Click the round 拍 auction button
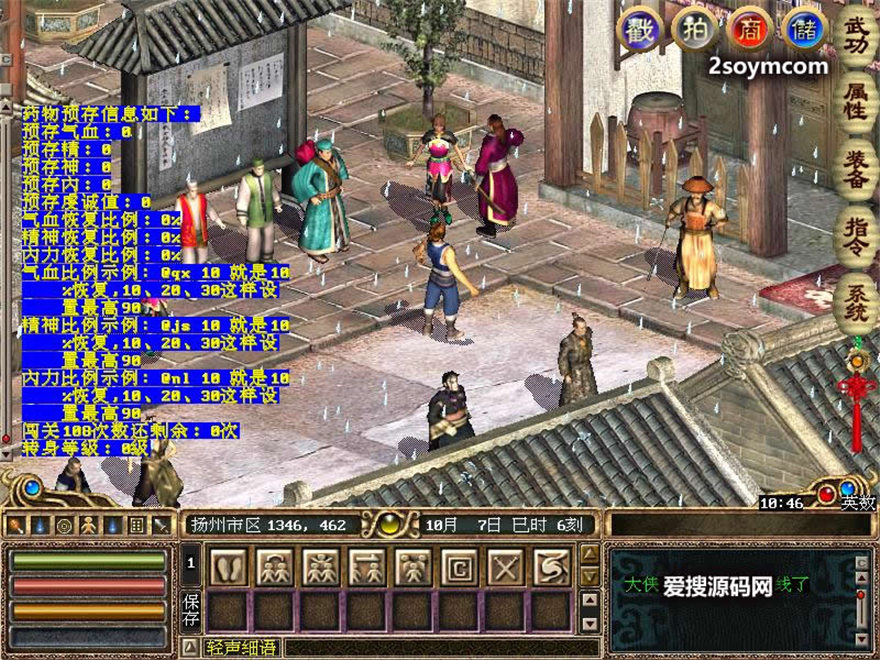 coord(693,29)
